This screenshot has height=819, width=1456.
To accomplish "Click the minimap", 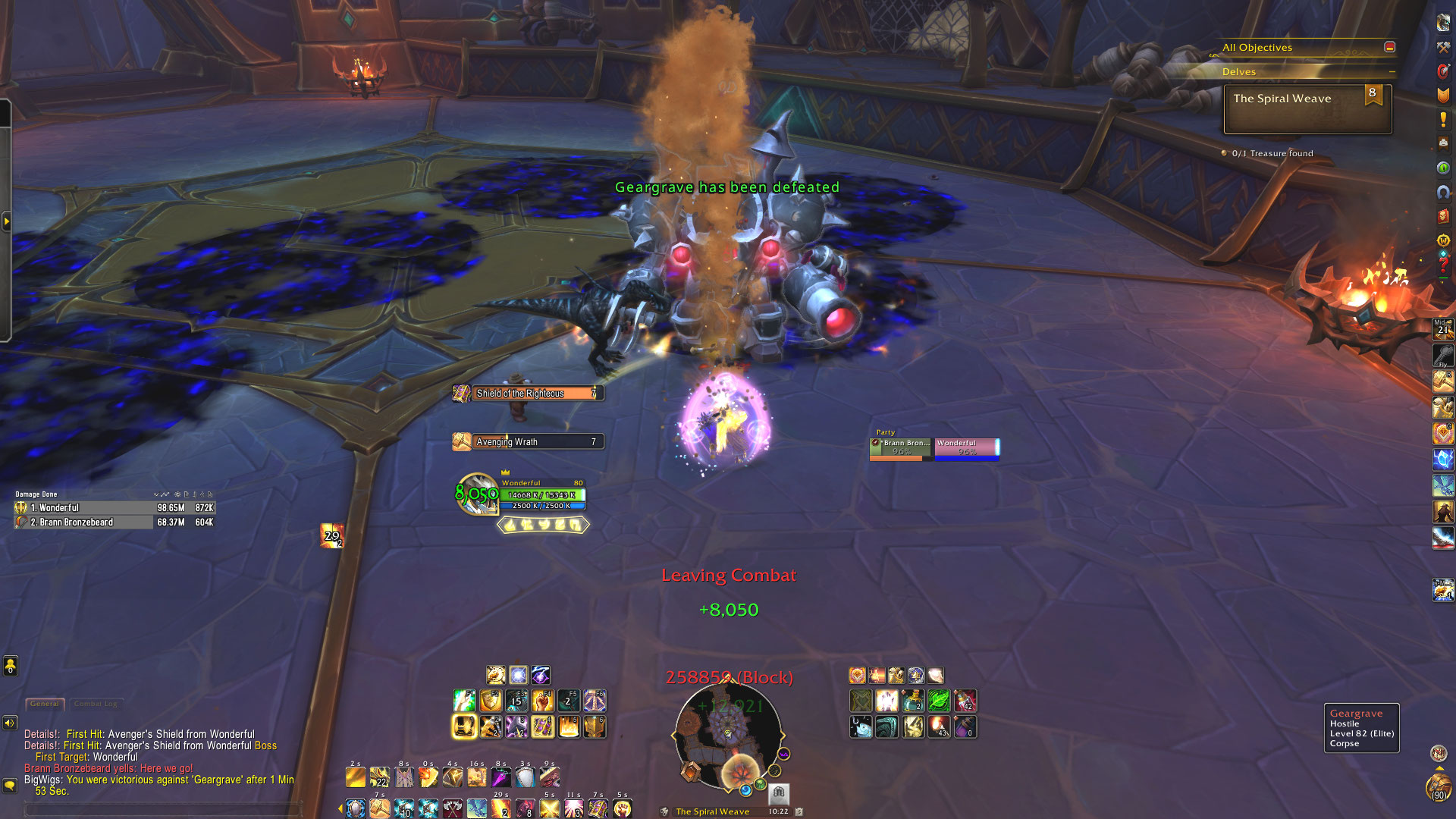I will point(727,736).
